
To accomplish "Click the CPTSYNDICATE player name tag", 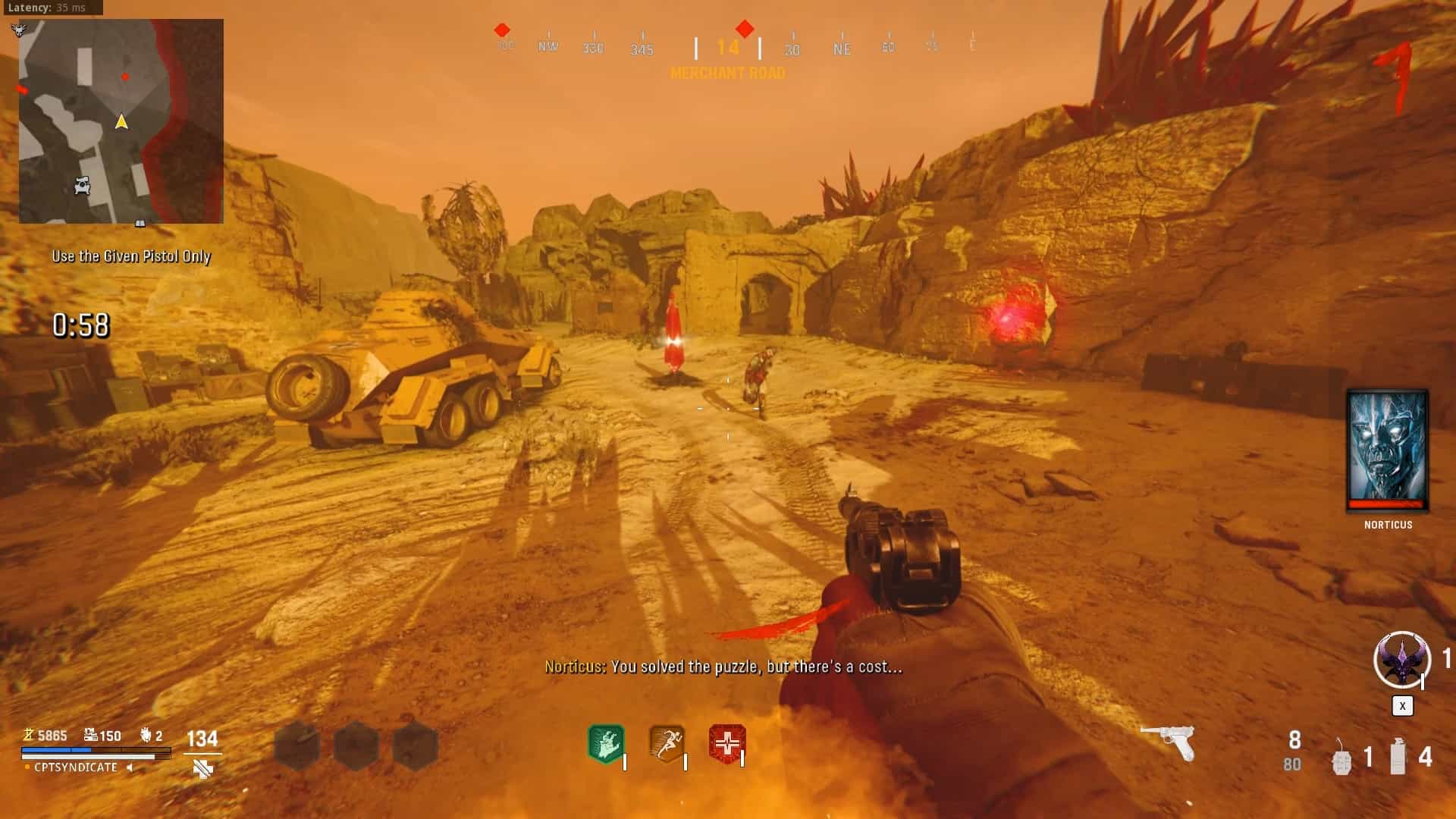I will click(76, 767).
